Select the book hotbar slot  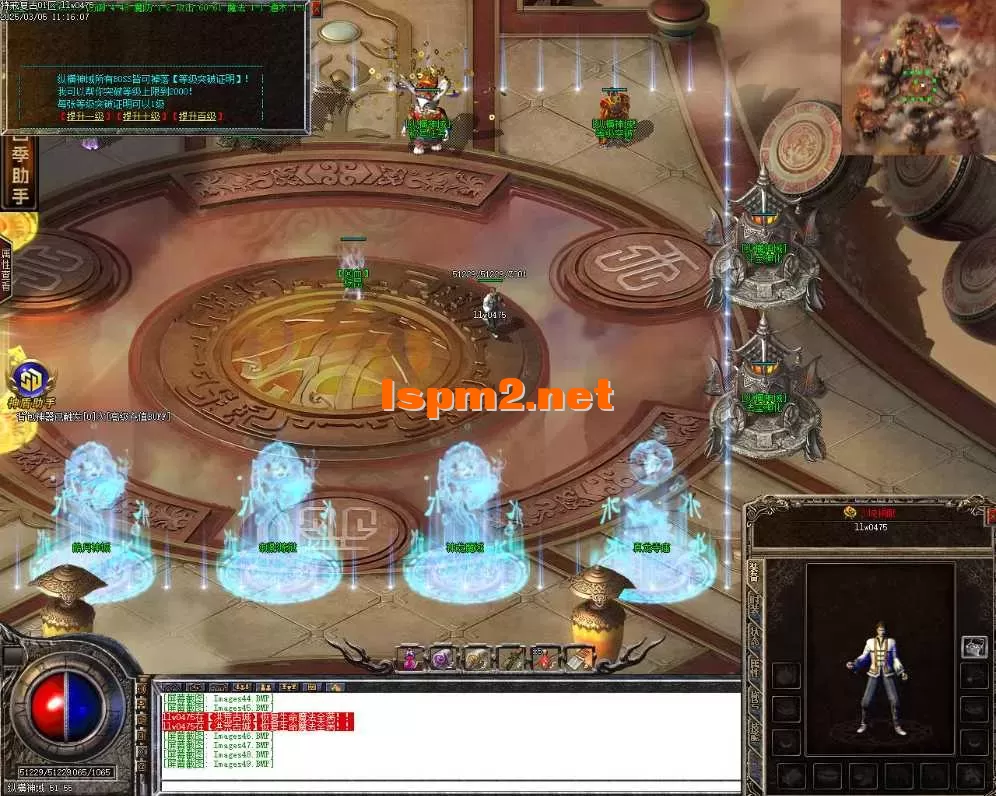tap(580, 659)
